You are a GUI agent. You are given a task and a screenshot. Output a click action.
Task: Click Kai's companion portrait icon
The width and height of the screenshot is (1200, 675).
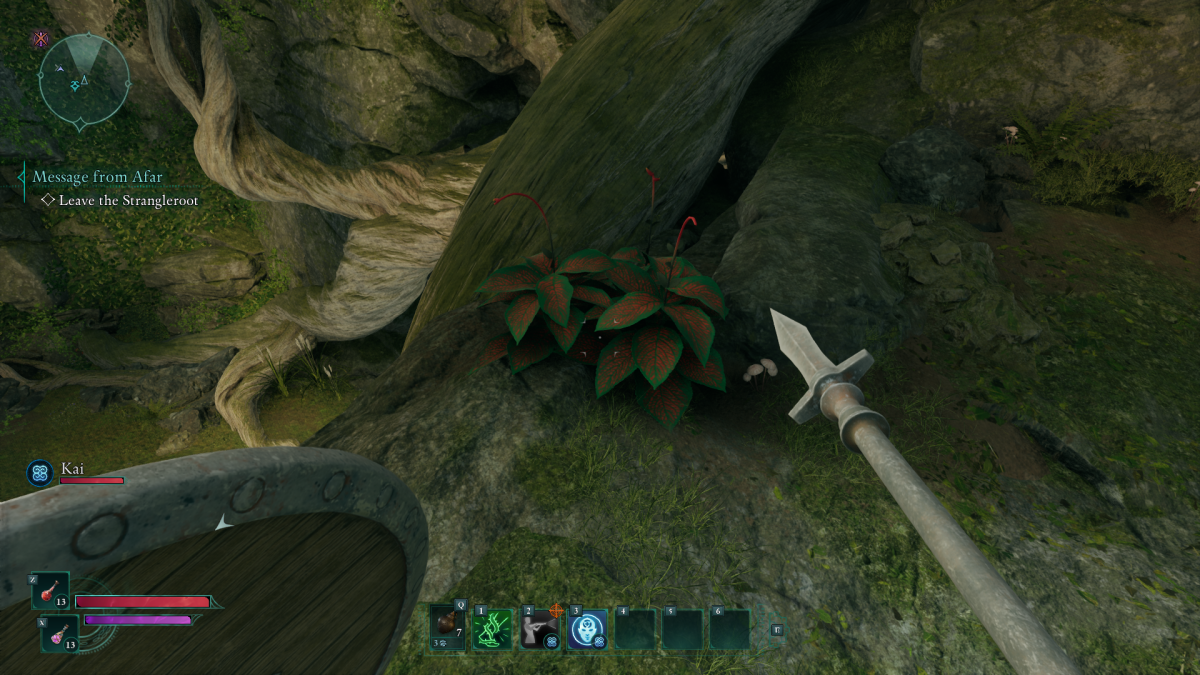point(41,472)
